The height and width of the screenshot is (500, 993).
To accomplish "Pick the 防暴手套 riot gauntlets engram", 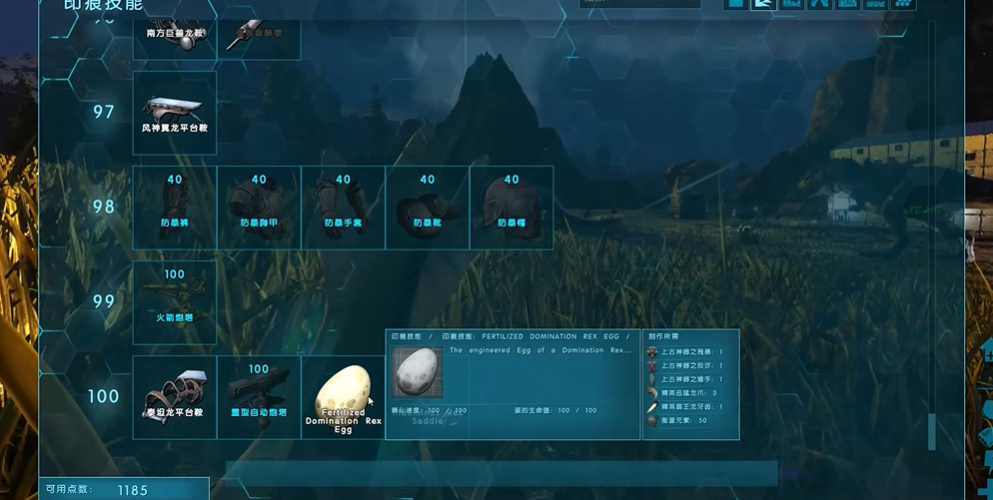I will 342,207.
